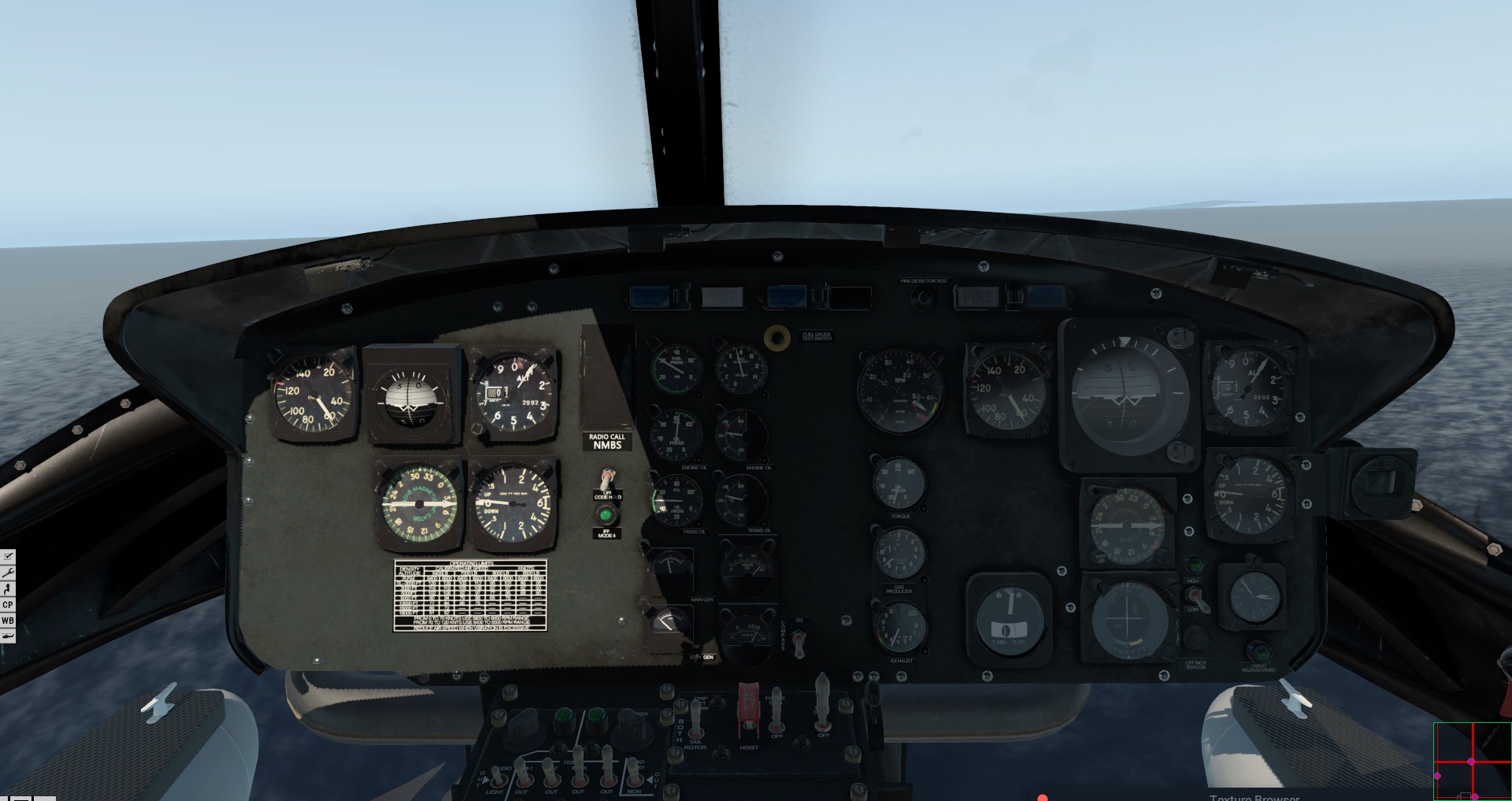This screenshot has width=1512, height=801.
Task: Open the checklist panel from the left sidebar
Action: point(8,556)
